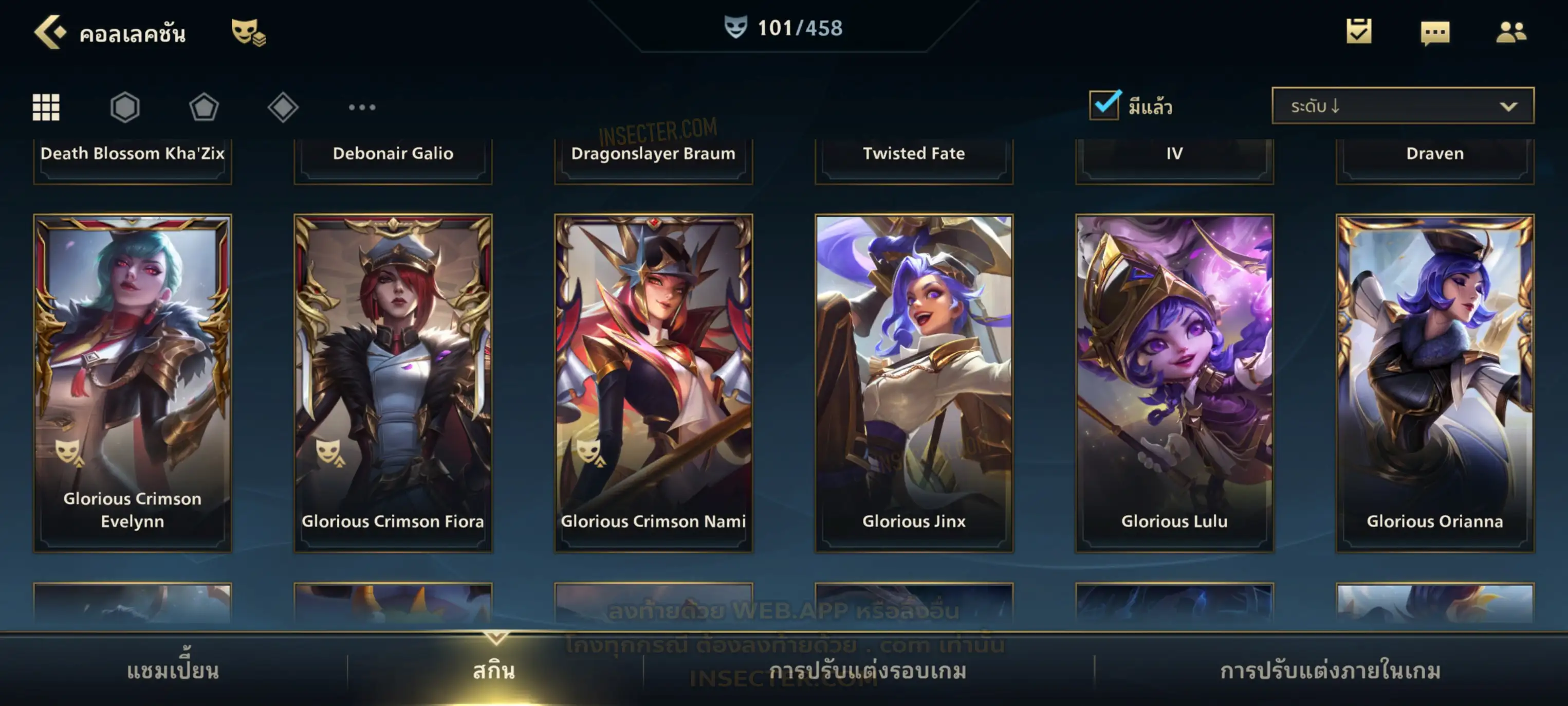Select the grid all-skins filter
Screen dimensions: 1568x706
[x=46, y=107]
